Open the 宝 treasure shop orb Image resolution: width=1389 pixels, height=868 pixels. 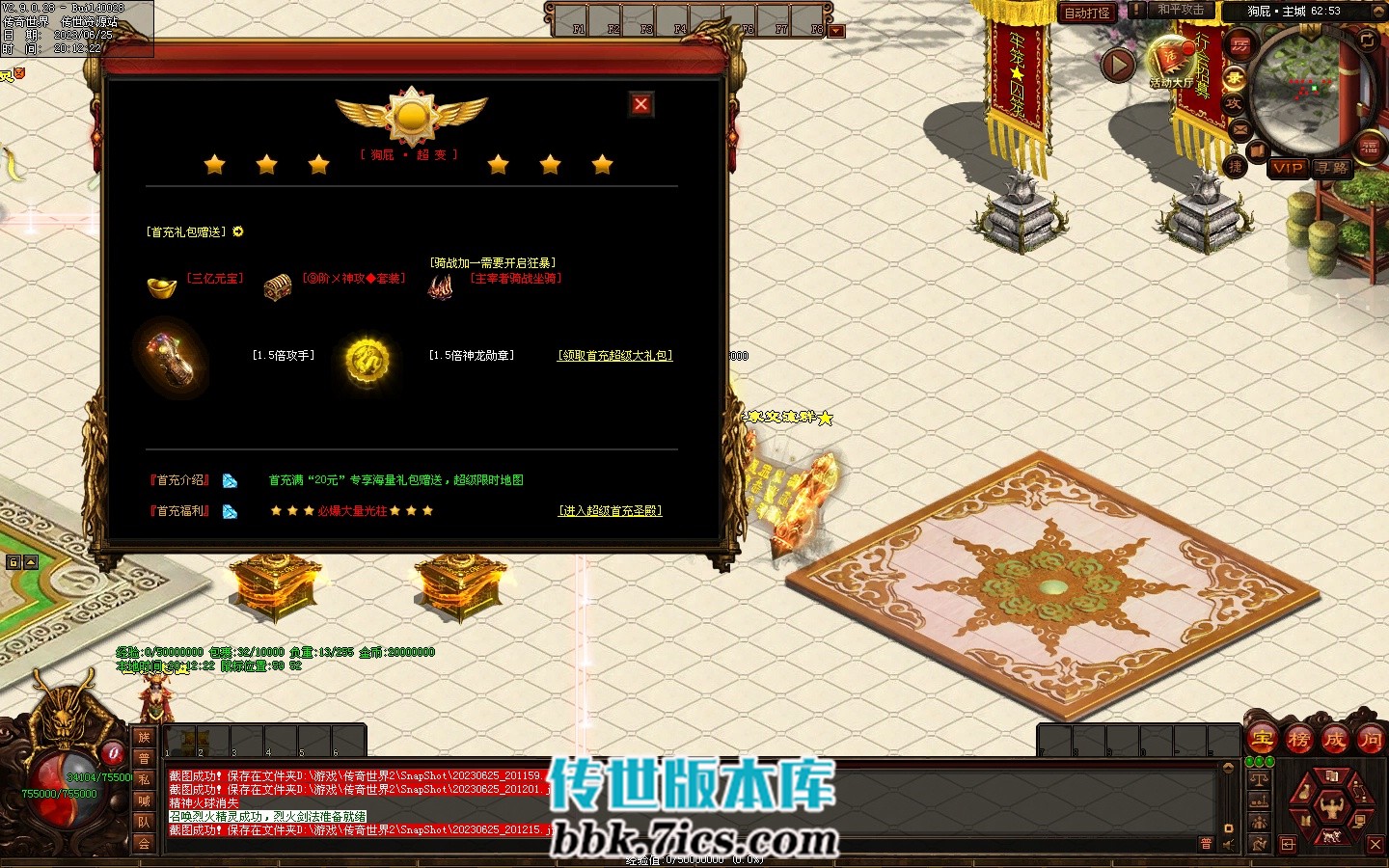1263,740
